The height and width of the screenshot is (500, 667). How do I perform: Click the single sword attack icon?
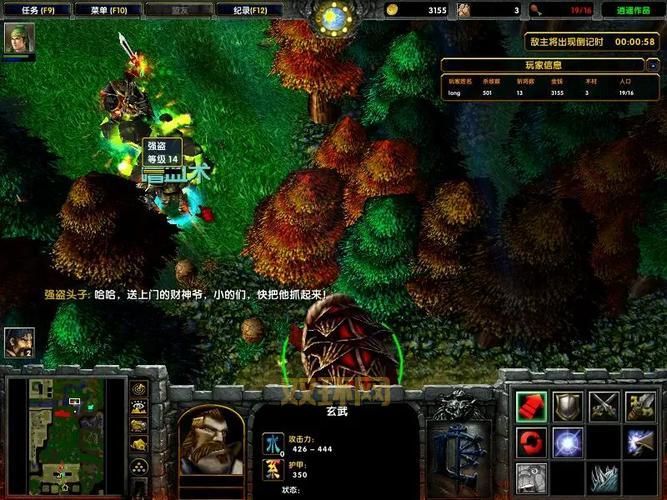[x=640, y=406]
